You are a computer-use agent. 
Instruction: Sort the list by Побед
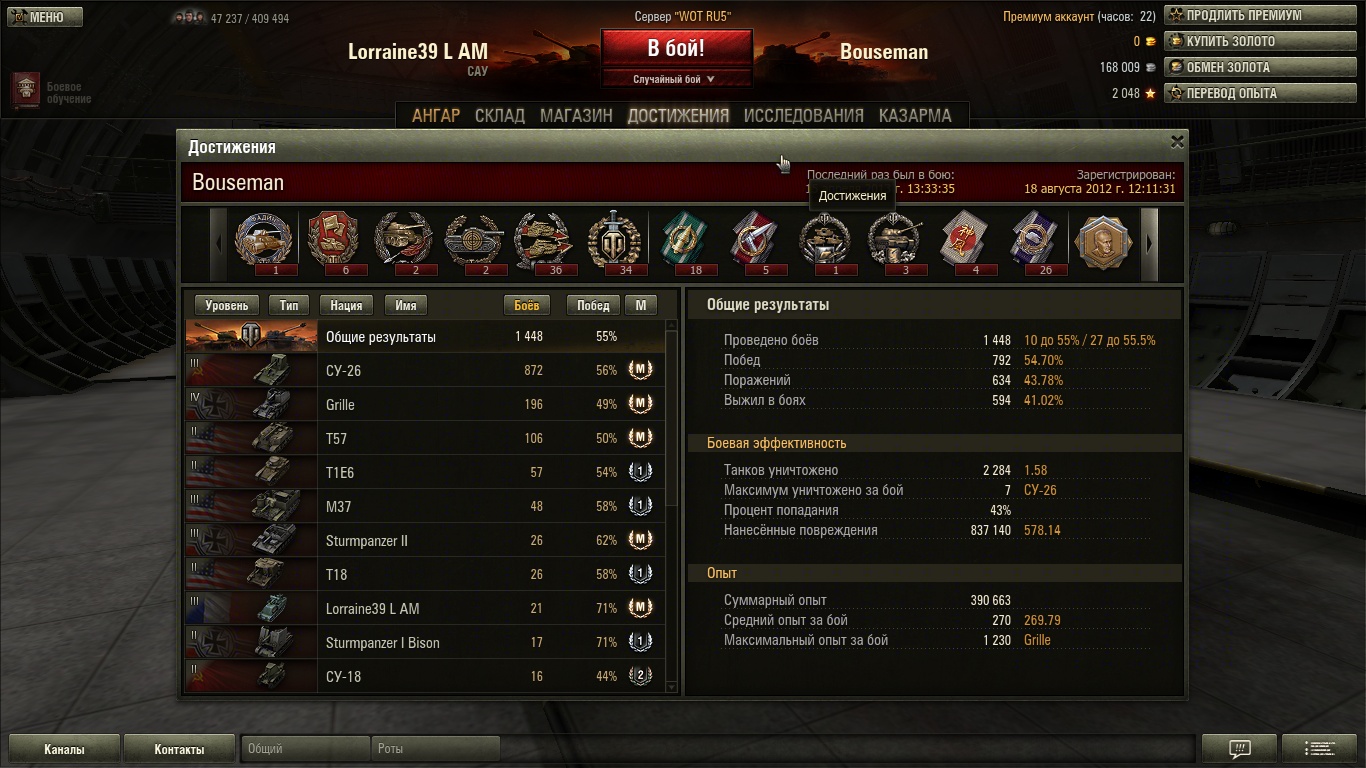(x=593, y=306)
